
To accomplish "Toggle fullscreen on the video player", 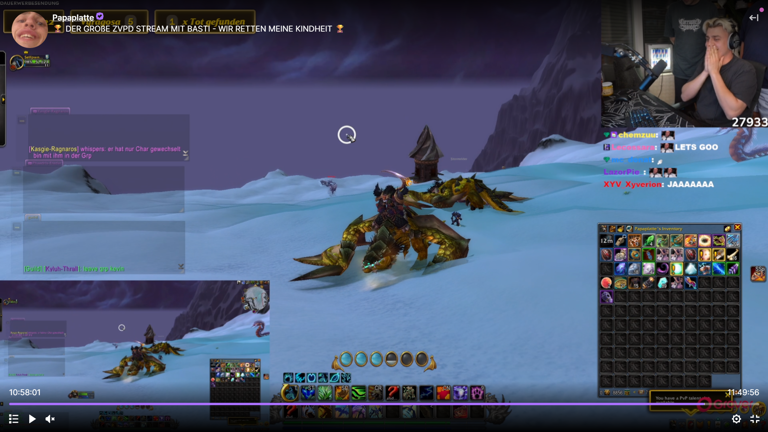I will click(755, 419).
